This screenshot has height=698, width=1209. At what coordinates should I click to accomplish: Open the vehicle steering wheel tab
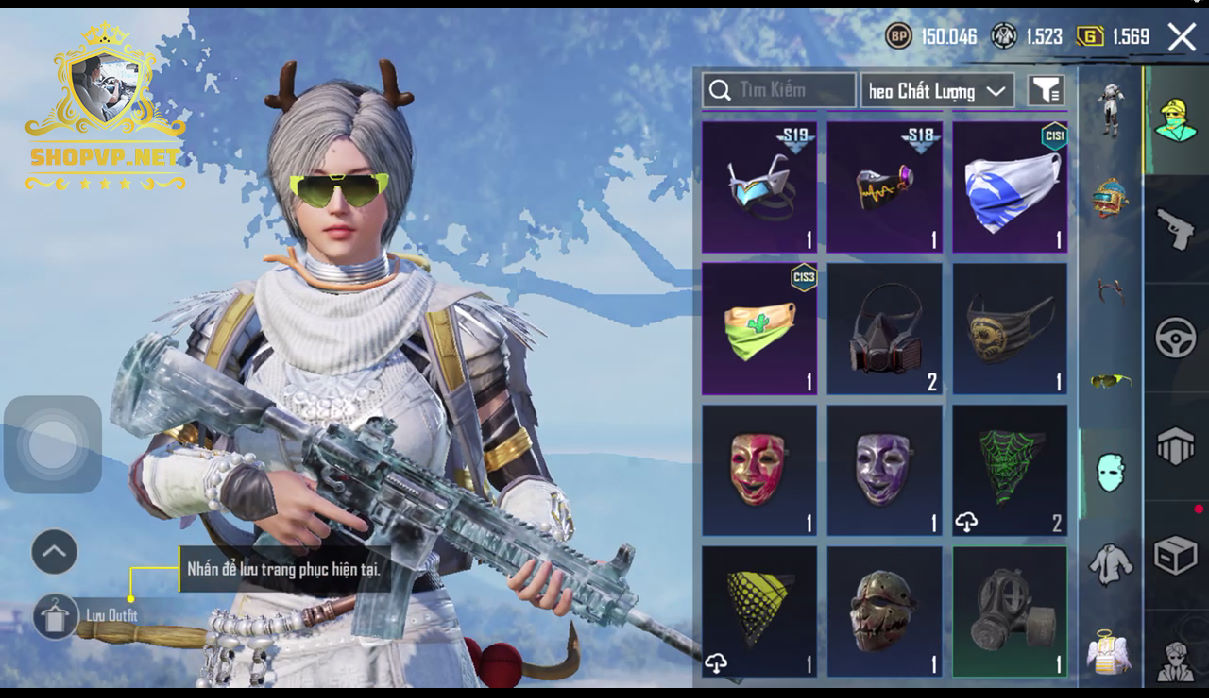tap(1176, 338)
